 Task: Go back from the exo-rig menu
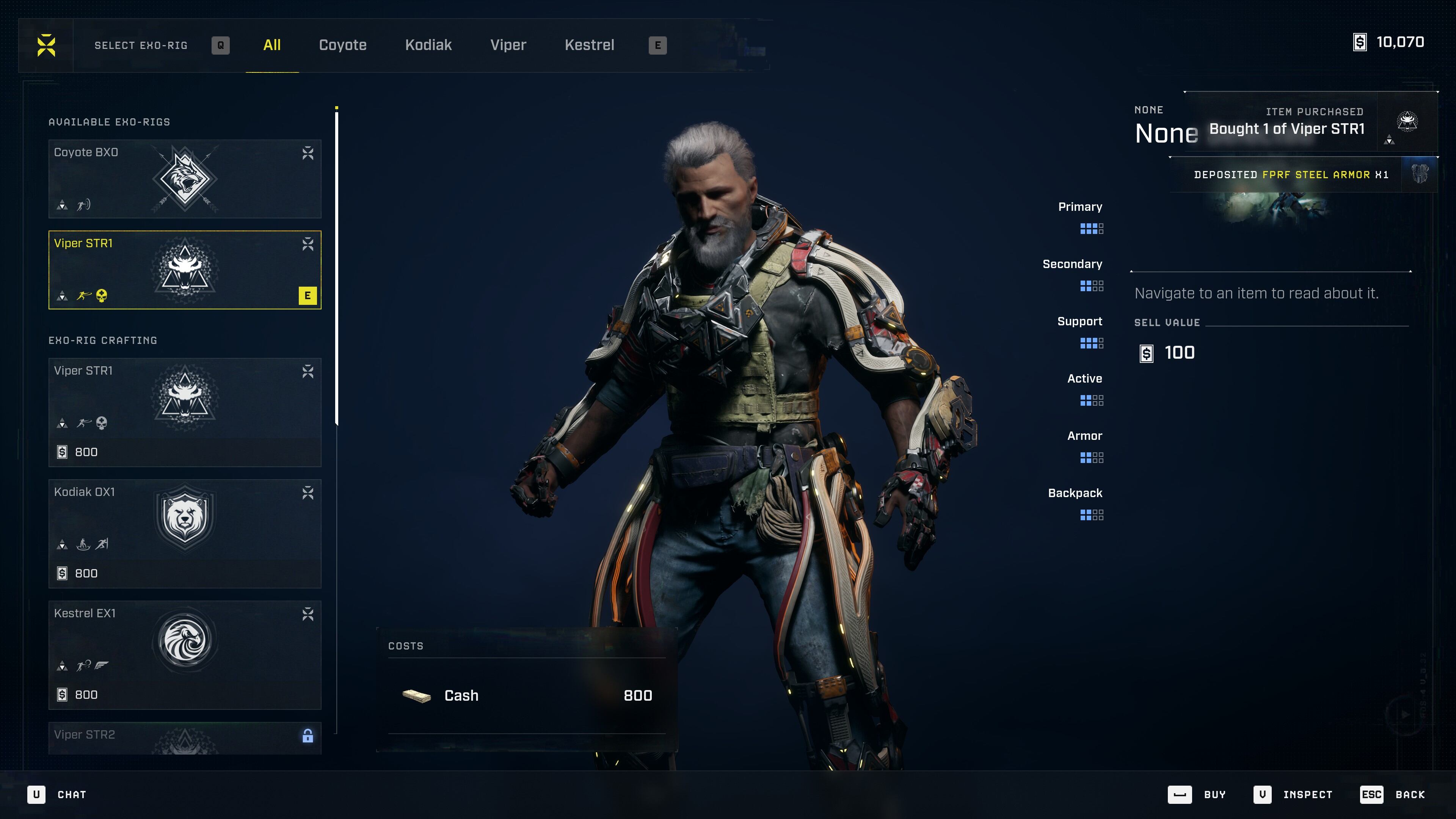tap(1393, 794)
